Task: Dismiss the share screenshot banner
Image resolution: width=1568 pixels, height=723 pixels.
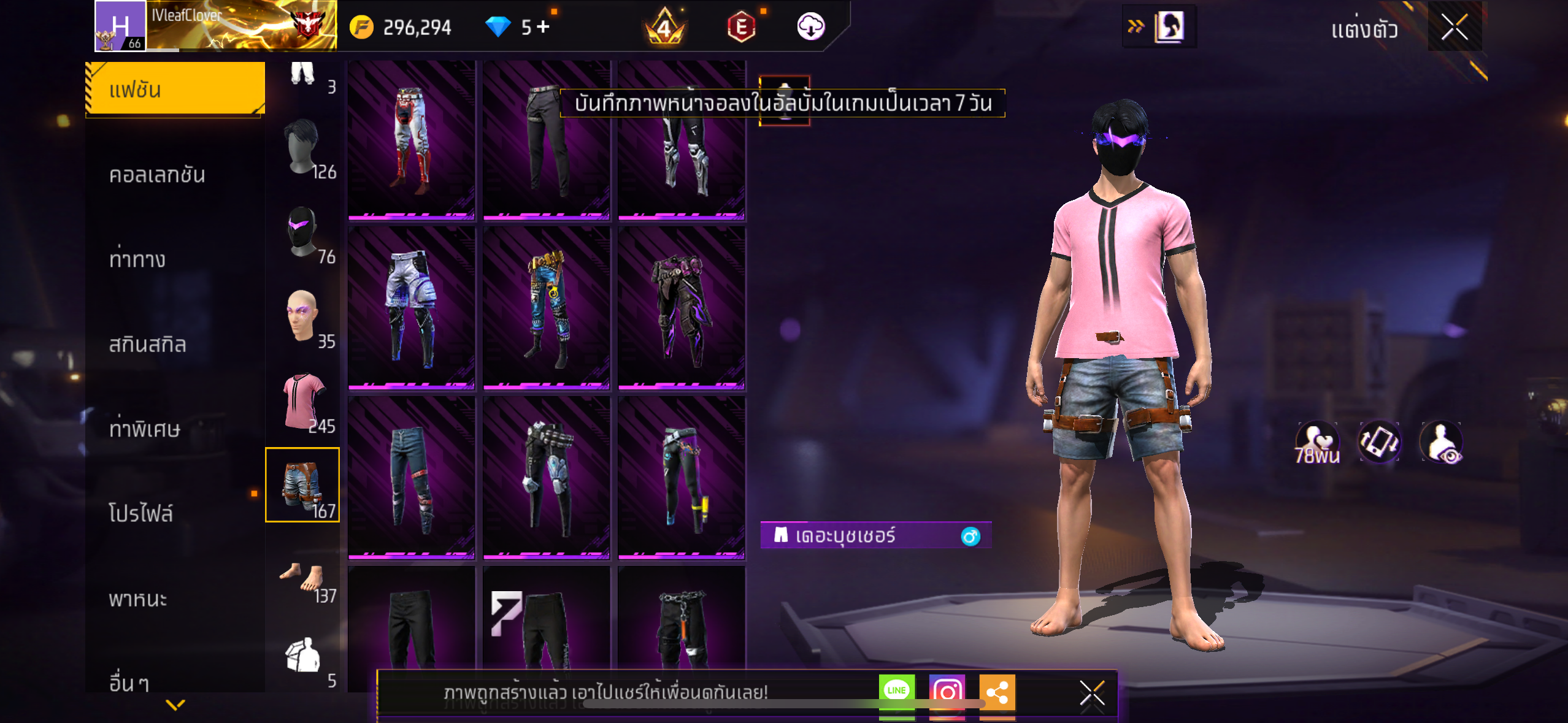Action: tap(1091, 694)
